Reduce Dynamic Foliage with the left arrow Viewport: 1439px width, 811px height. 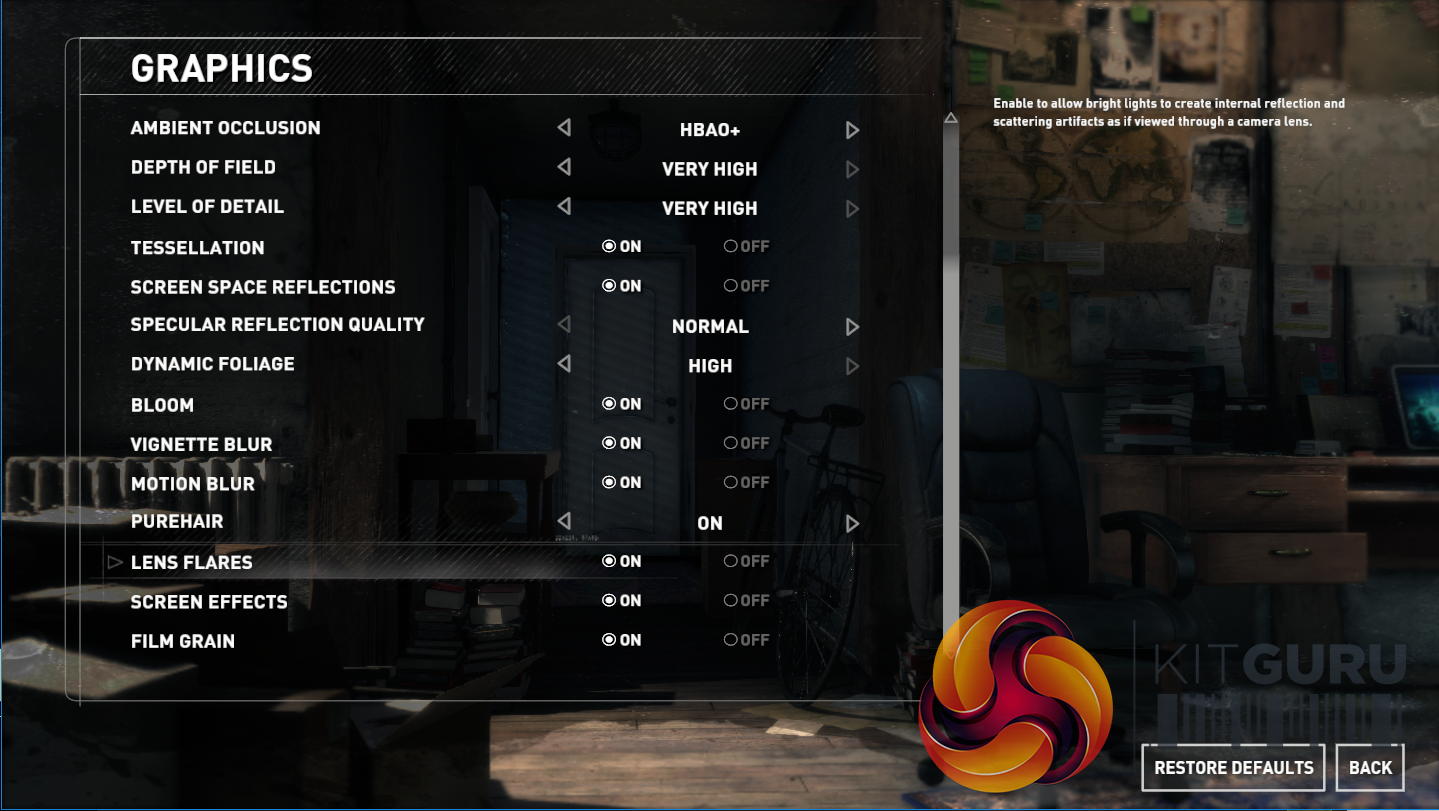pyautogui.click(x=564, y=364)
